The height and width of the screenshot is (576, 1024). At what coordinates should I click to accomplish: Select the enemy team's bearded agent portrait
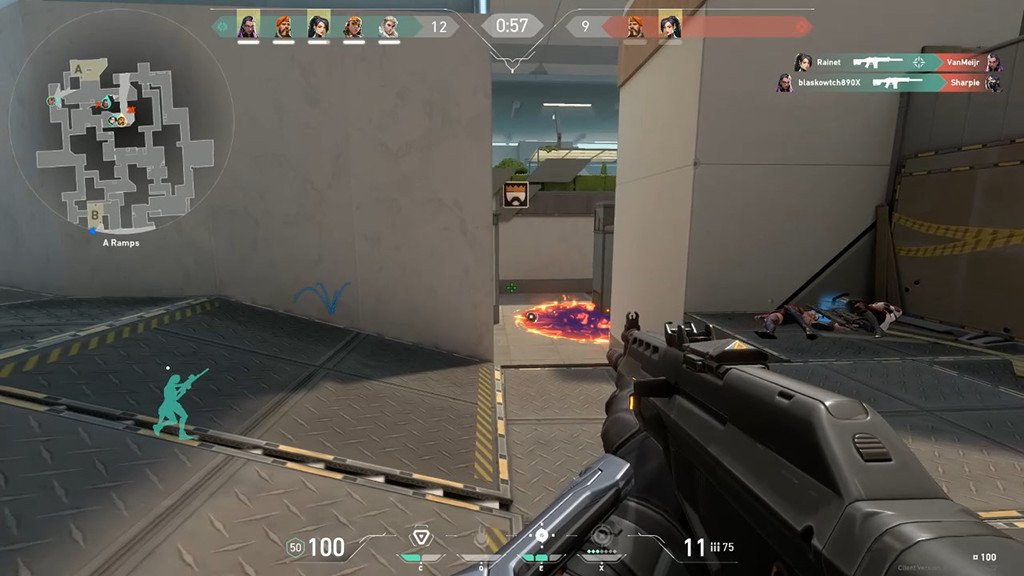point(635,27)
